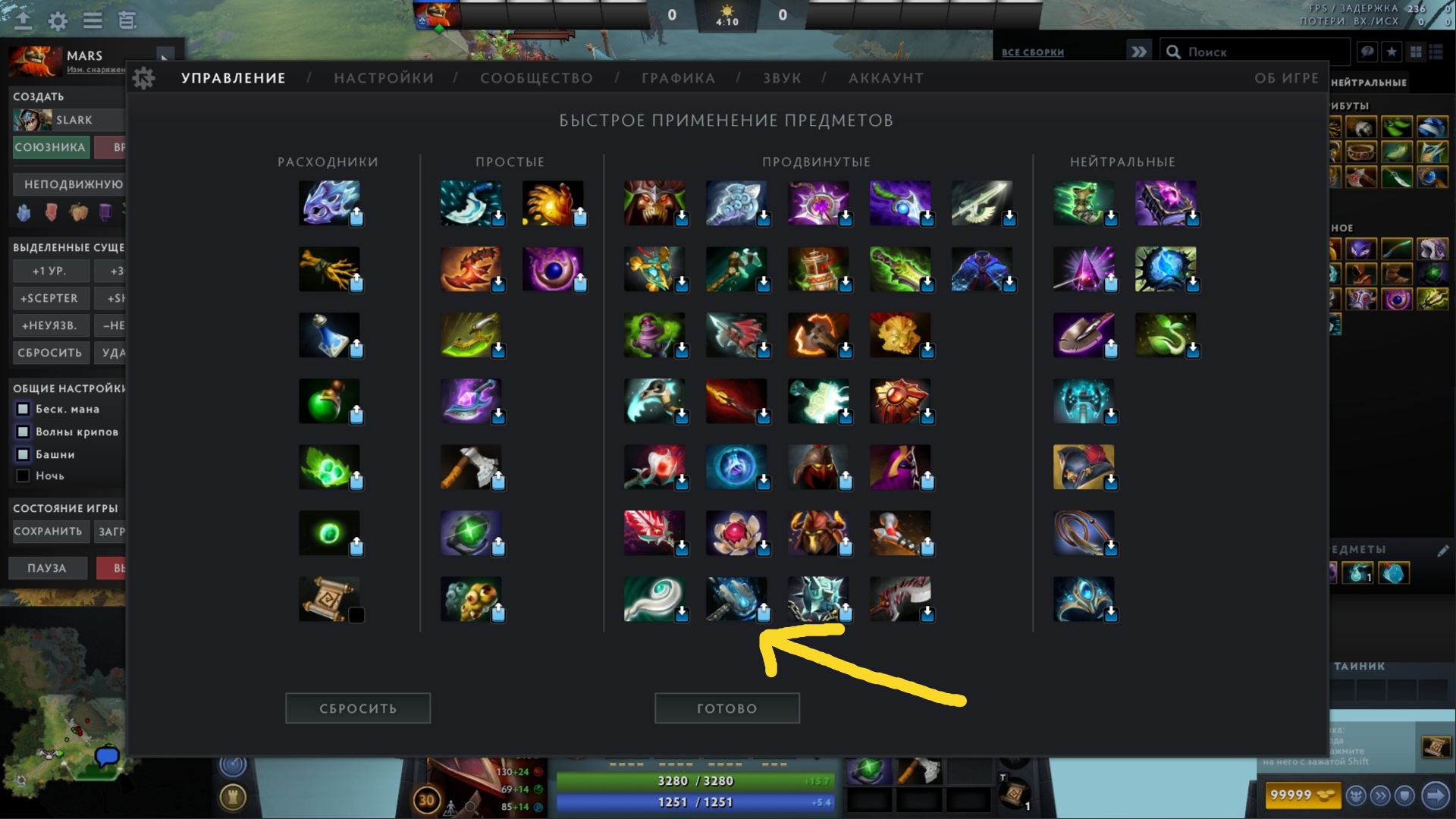Toggle the Беск. мана checkbox
The width and height of the screenshot is (1456, 819).
pyautogui.click(x=23, y=409)
